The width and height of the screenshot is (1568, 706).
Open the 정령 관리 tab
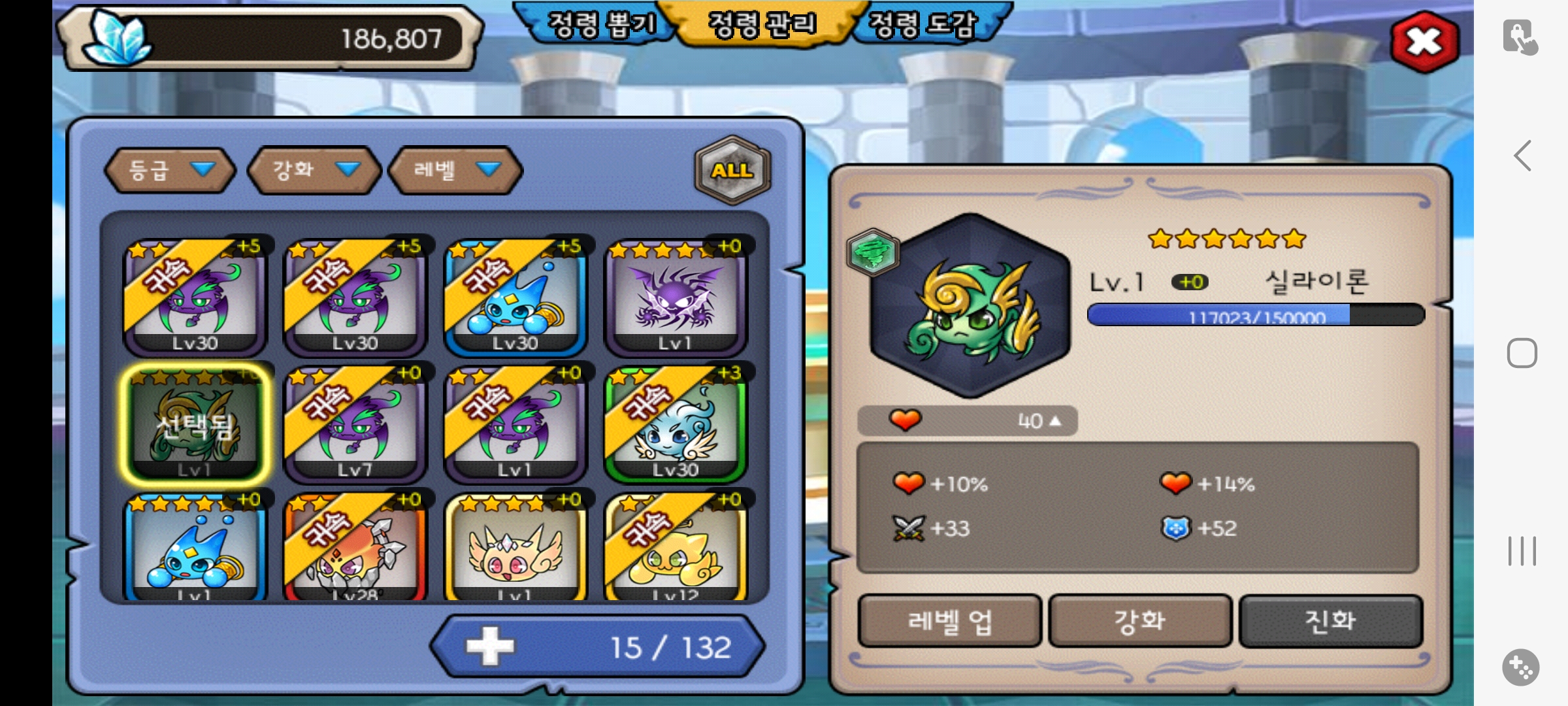click(x=762, y=25)
